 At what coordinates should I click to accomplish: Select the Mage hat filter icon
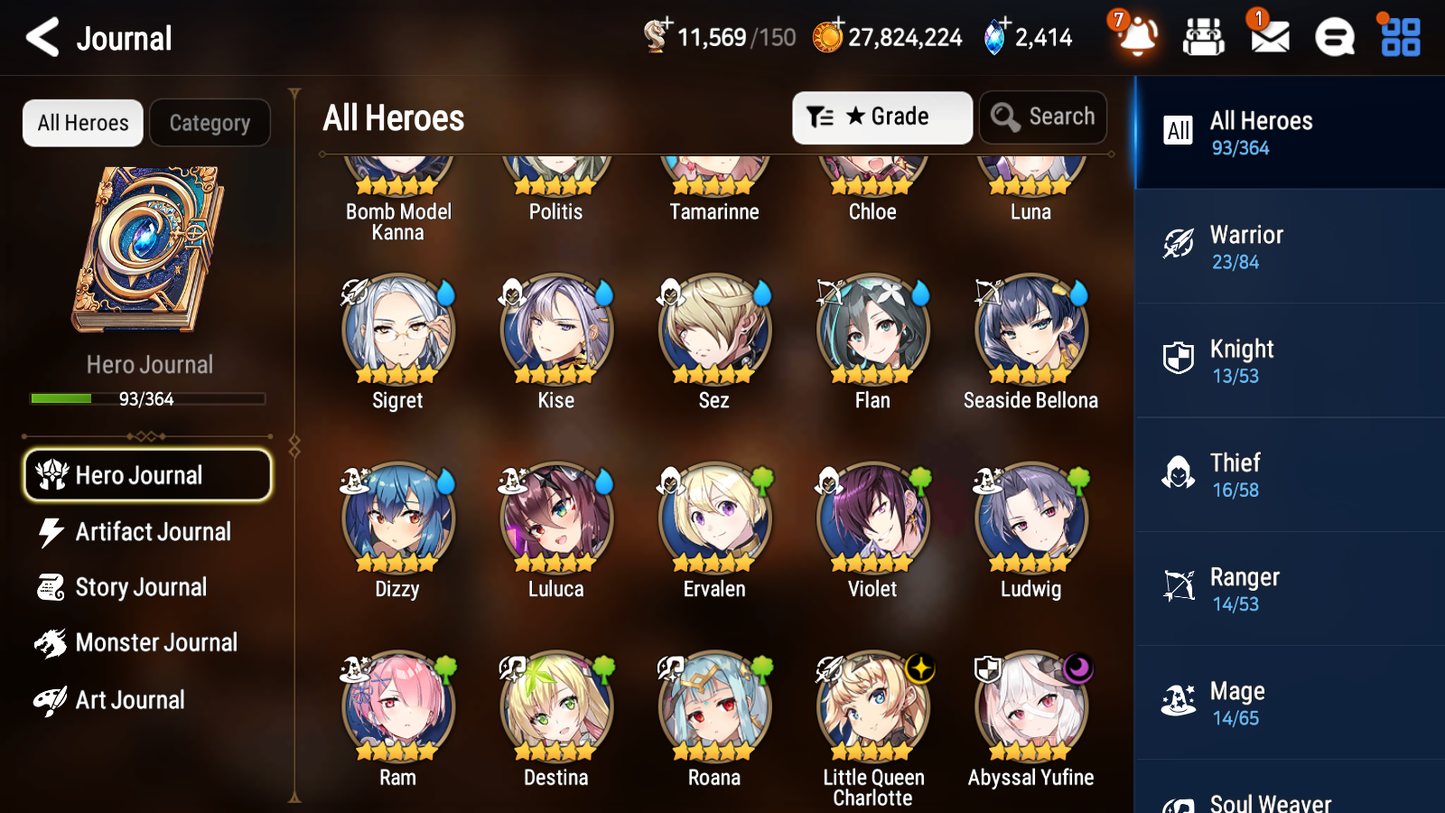[x=1180, y=701]
